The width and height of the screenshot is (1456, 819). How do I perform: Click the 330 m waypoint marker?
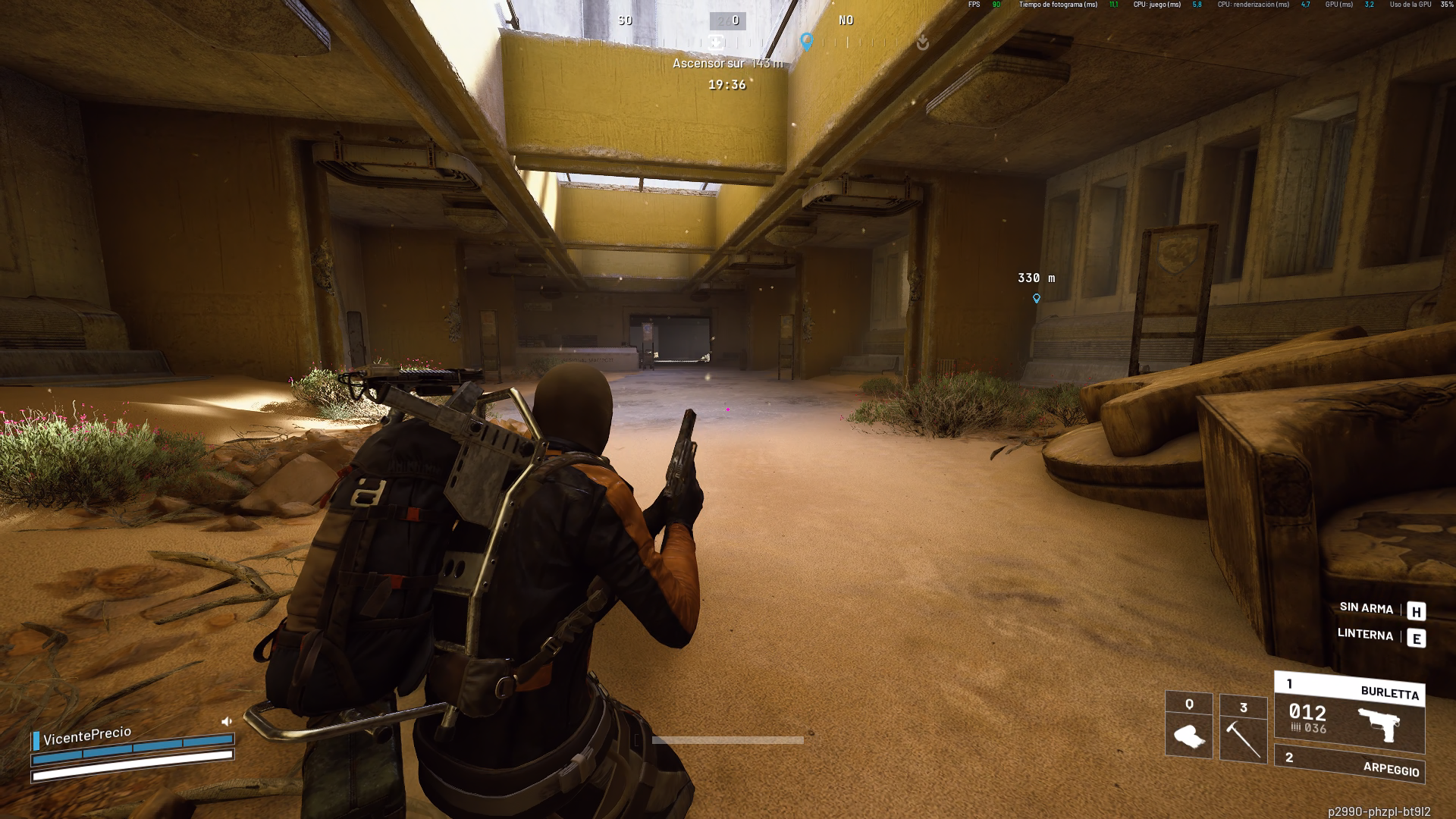1037,299
